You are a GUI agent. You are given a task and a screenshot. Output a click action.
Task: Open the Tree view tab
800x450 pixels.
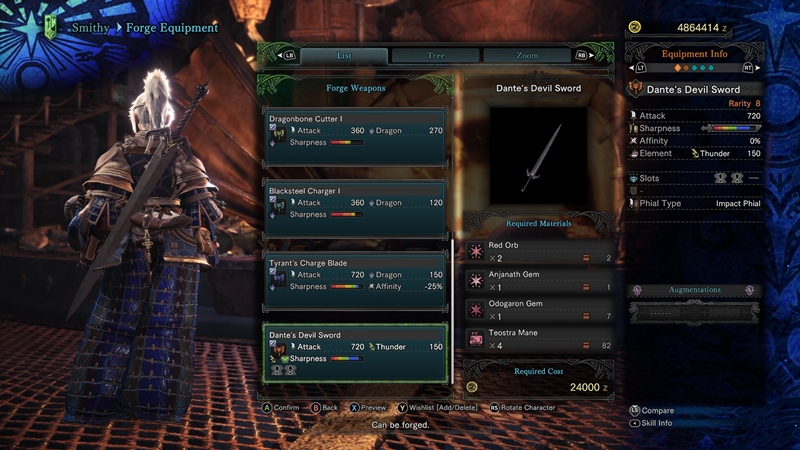pyautogui.click(x=435, y=56)
